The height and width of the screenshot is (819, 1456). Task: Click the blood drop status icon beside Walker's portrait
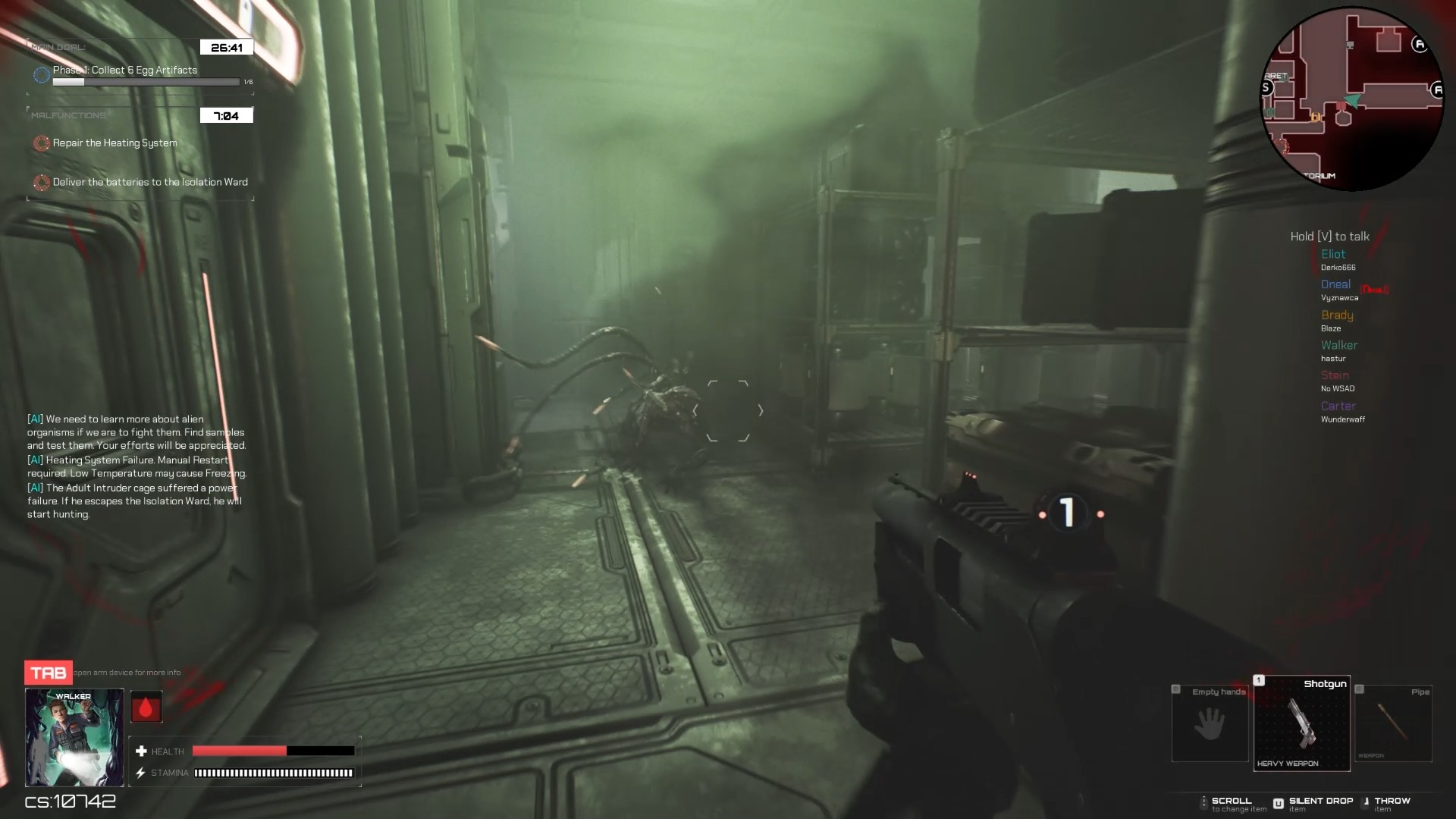[146, 706]
